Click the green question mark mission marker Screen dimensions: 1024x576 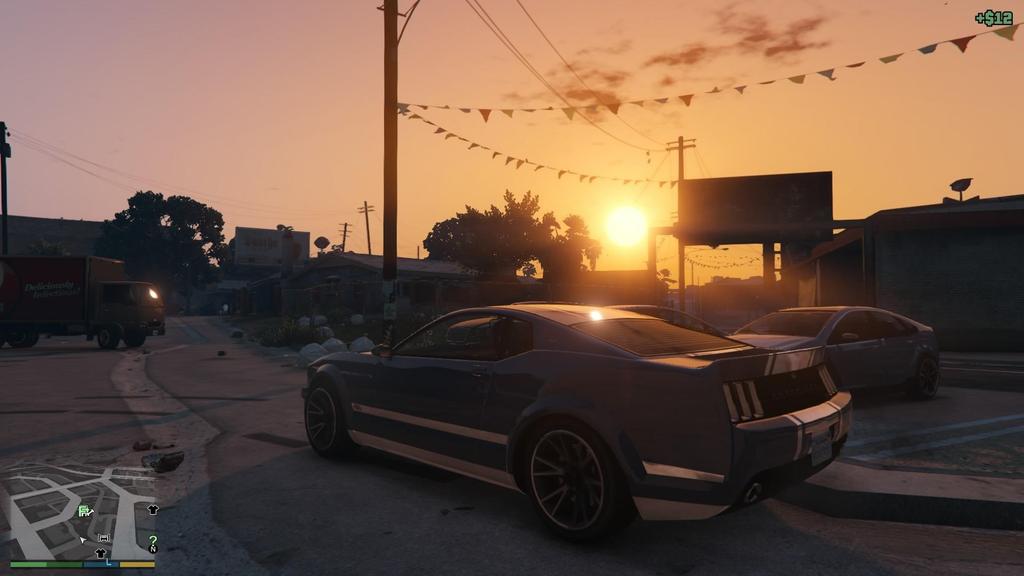click(x=153, y=540)
